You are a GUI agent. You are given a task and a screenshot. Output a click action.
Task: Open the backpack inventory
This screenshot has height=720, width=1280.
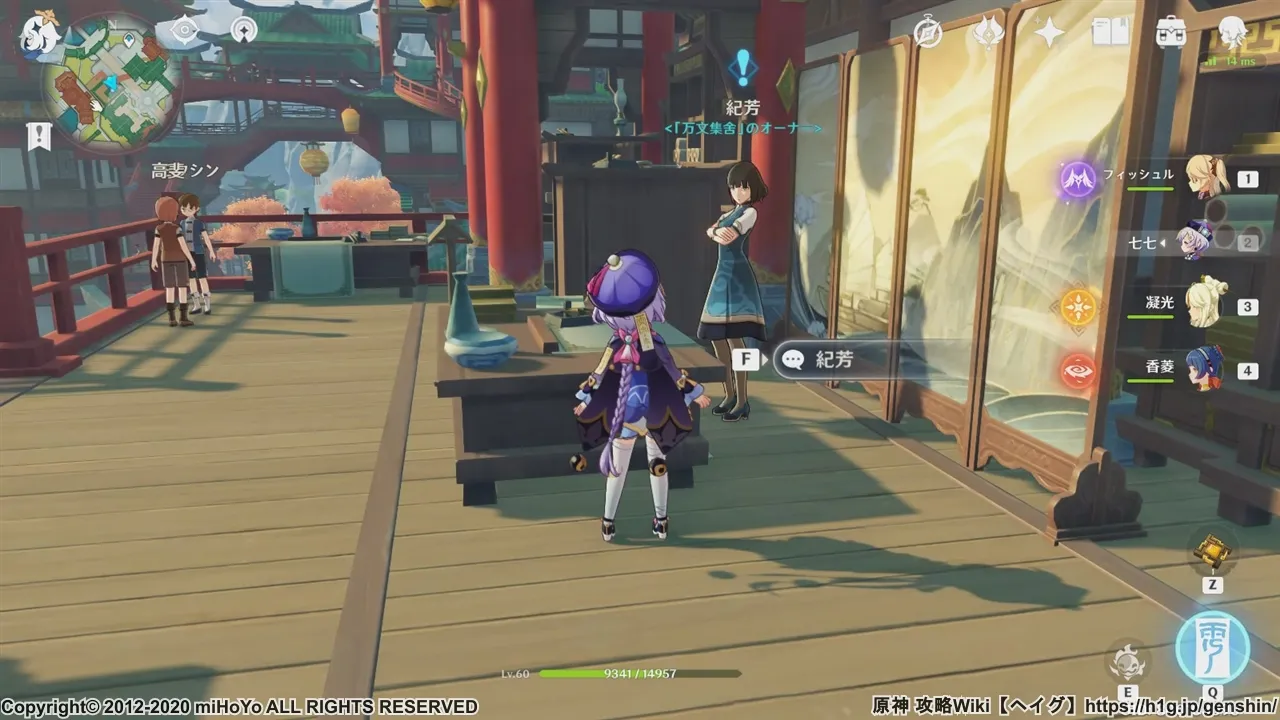[1170, 33]
